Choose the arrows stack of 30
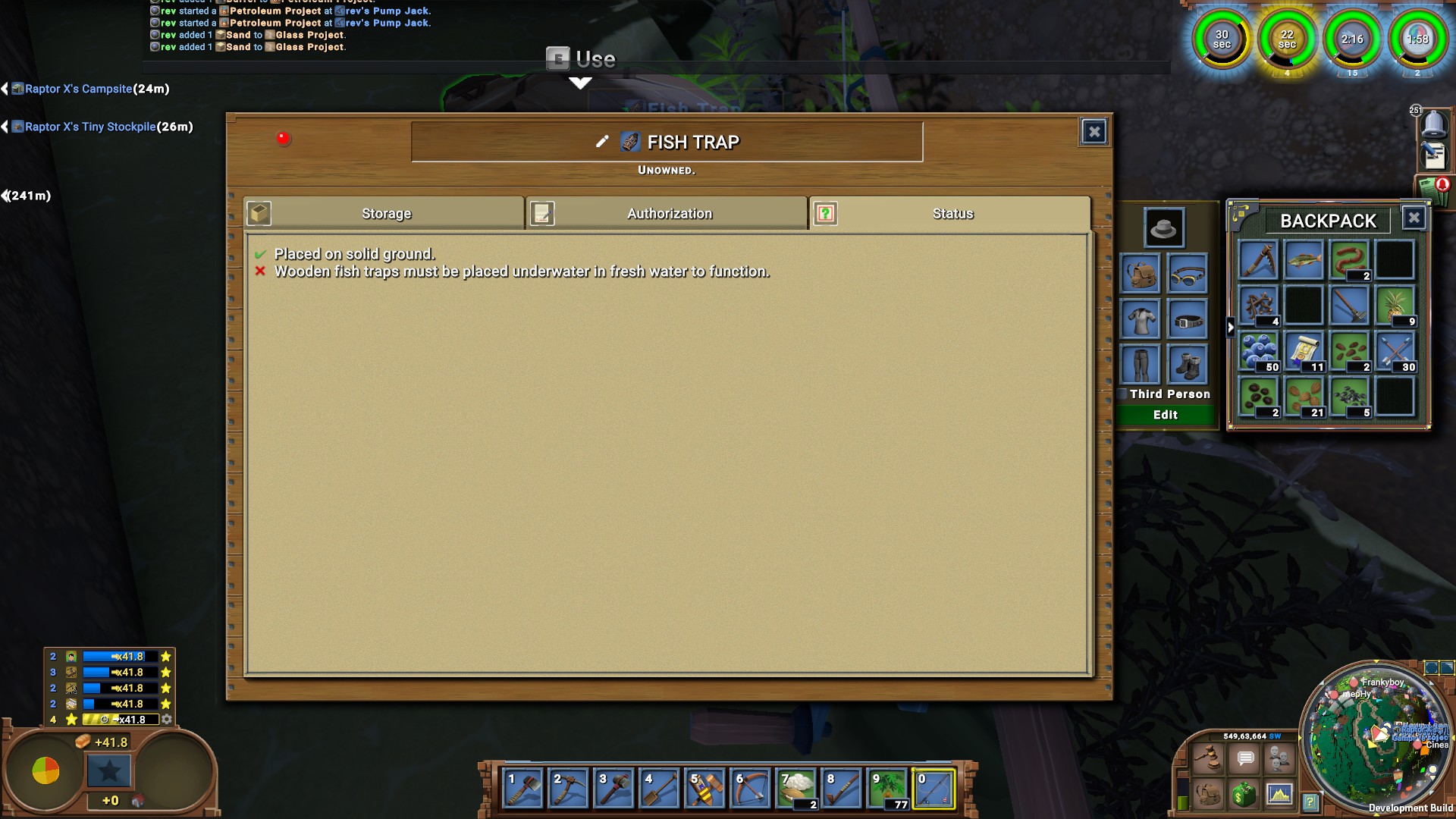1456x819 pixels. pyautogui.click(x=1395, y=352)
